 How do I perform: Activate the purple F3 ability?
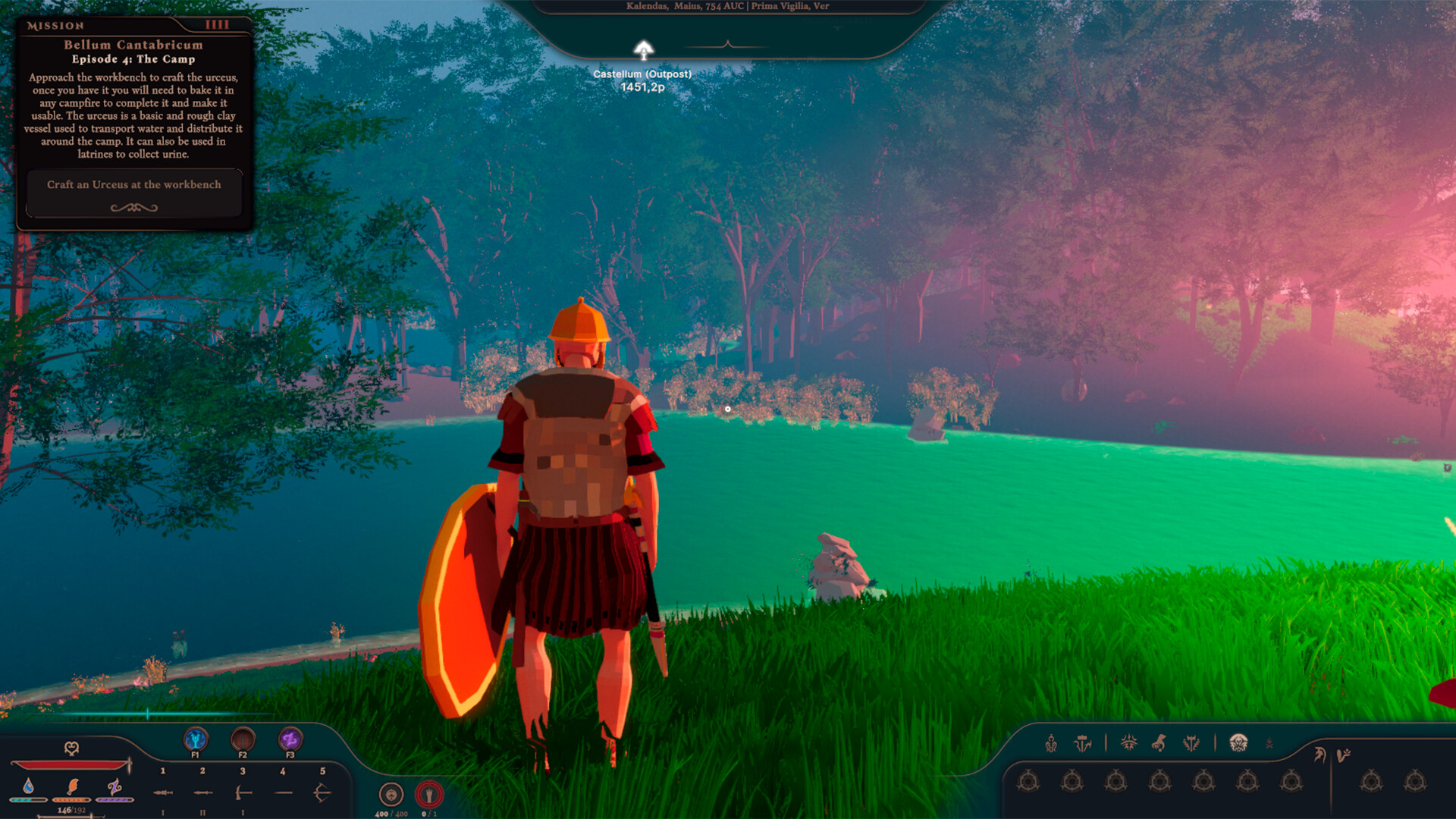290,739
